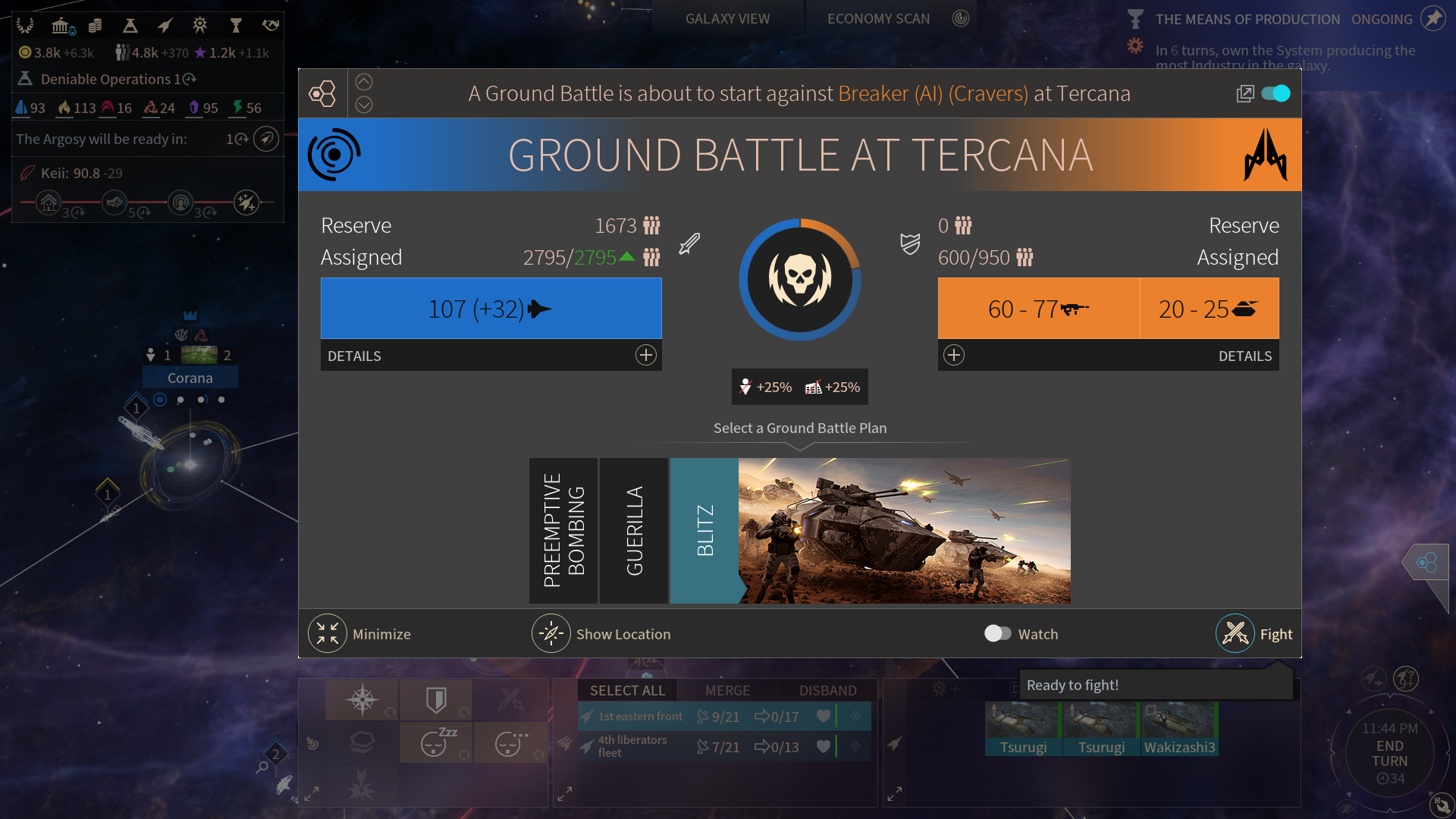Select the Wakizashi3 ship card
Image resolution: width=1456 pixels, height=819 pixels.
point(1179,730)
